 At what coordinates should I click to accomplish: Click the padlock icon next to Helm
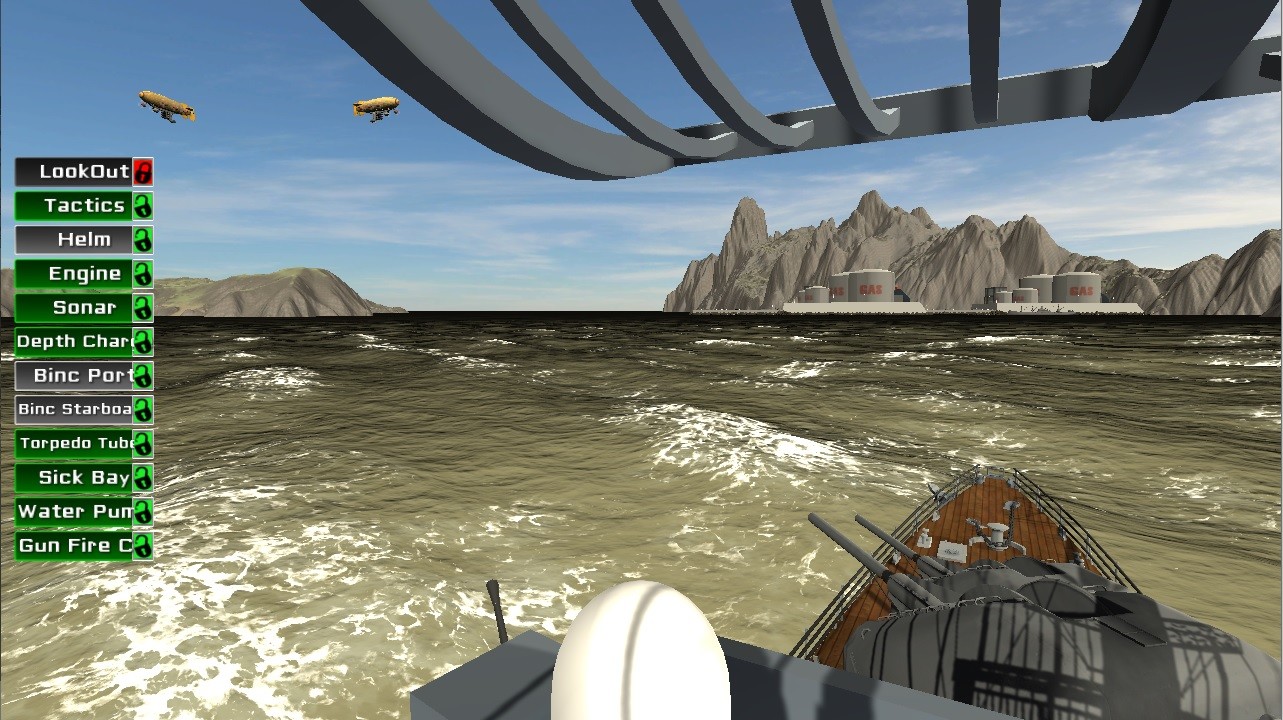click(143, 239)
